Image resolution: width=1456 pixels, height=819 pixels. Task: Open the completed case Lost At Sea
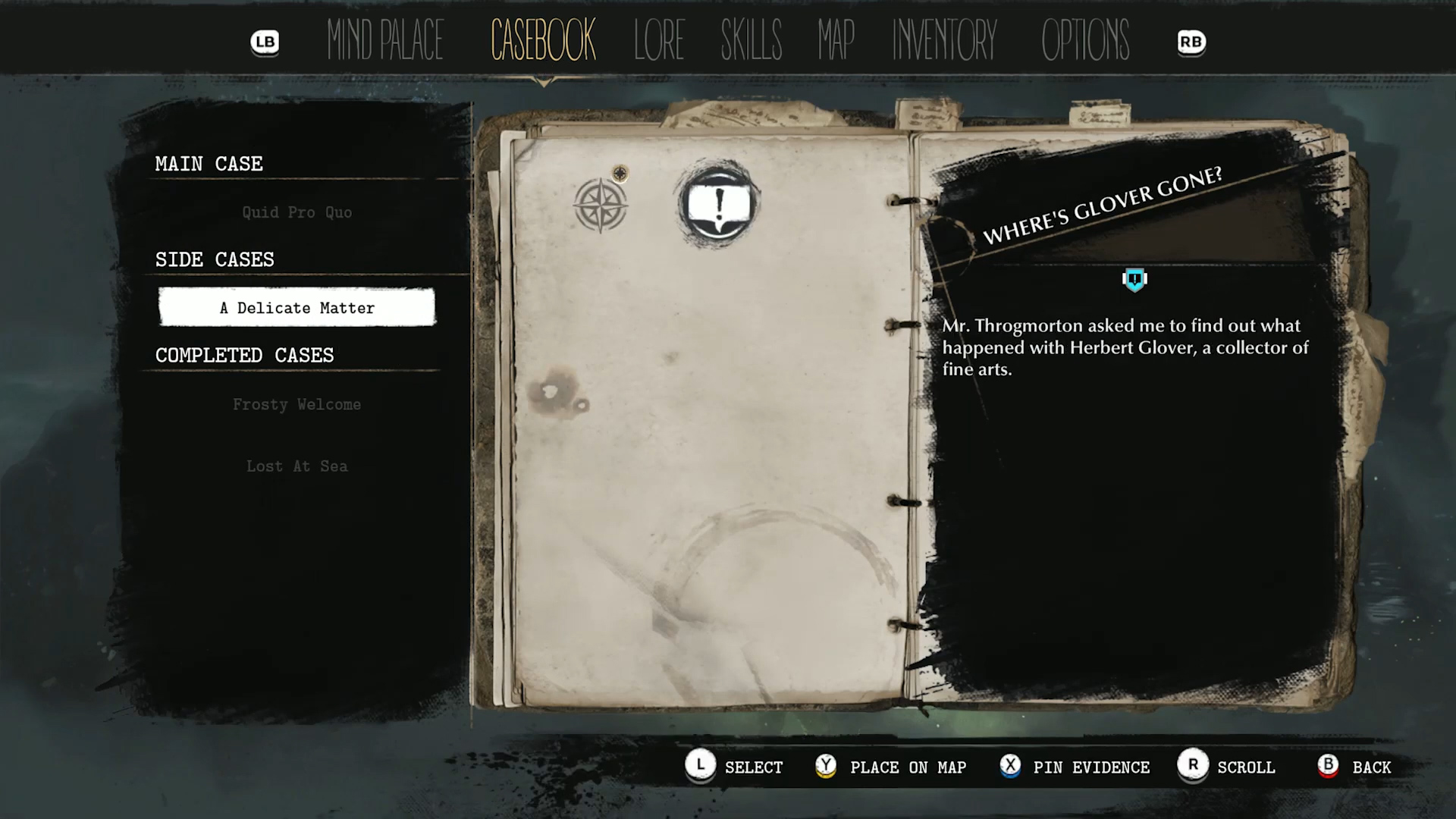point(297,466)
